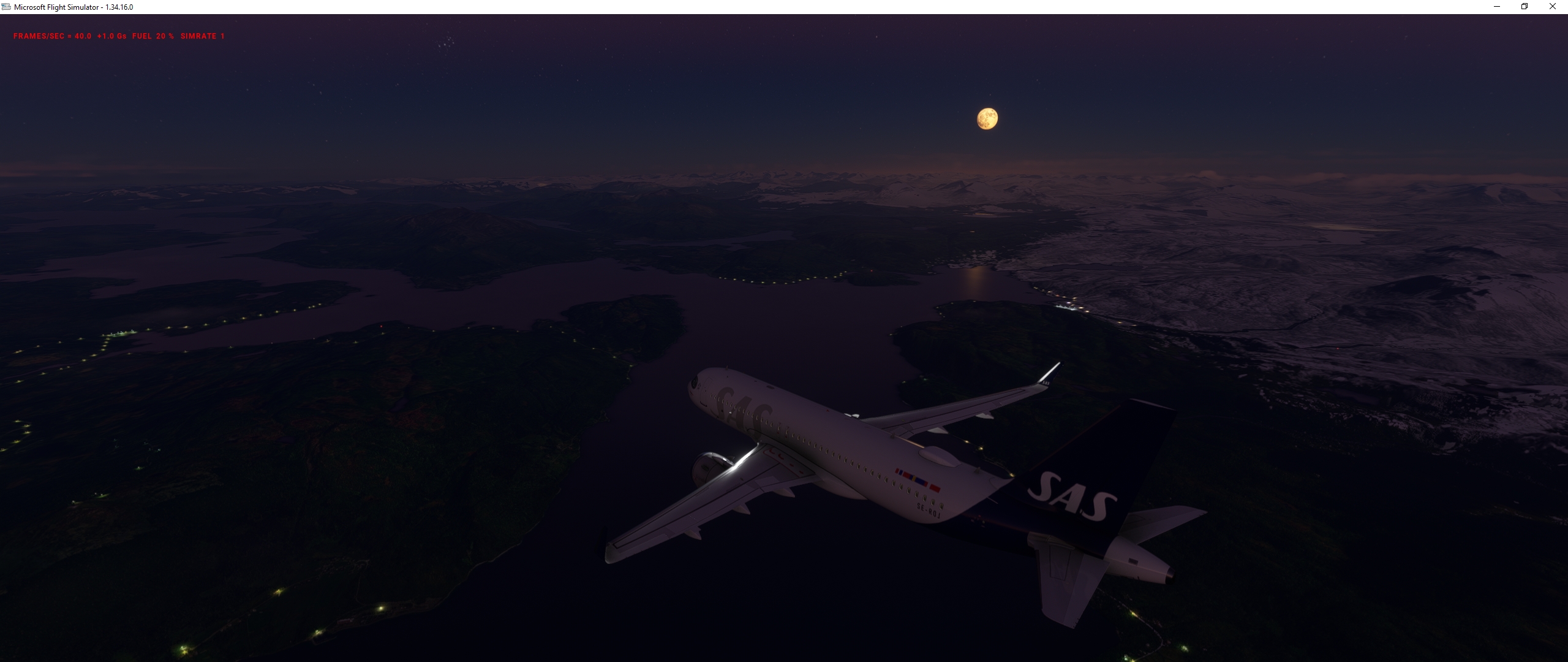Close the Microsoft Flight Simulator window

tap(1553, 7)
